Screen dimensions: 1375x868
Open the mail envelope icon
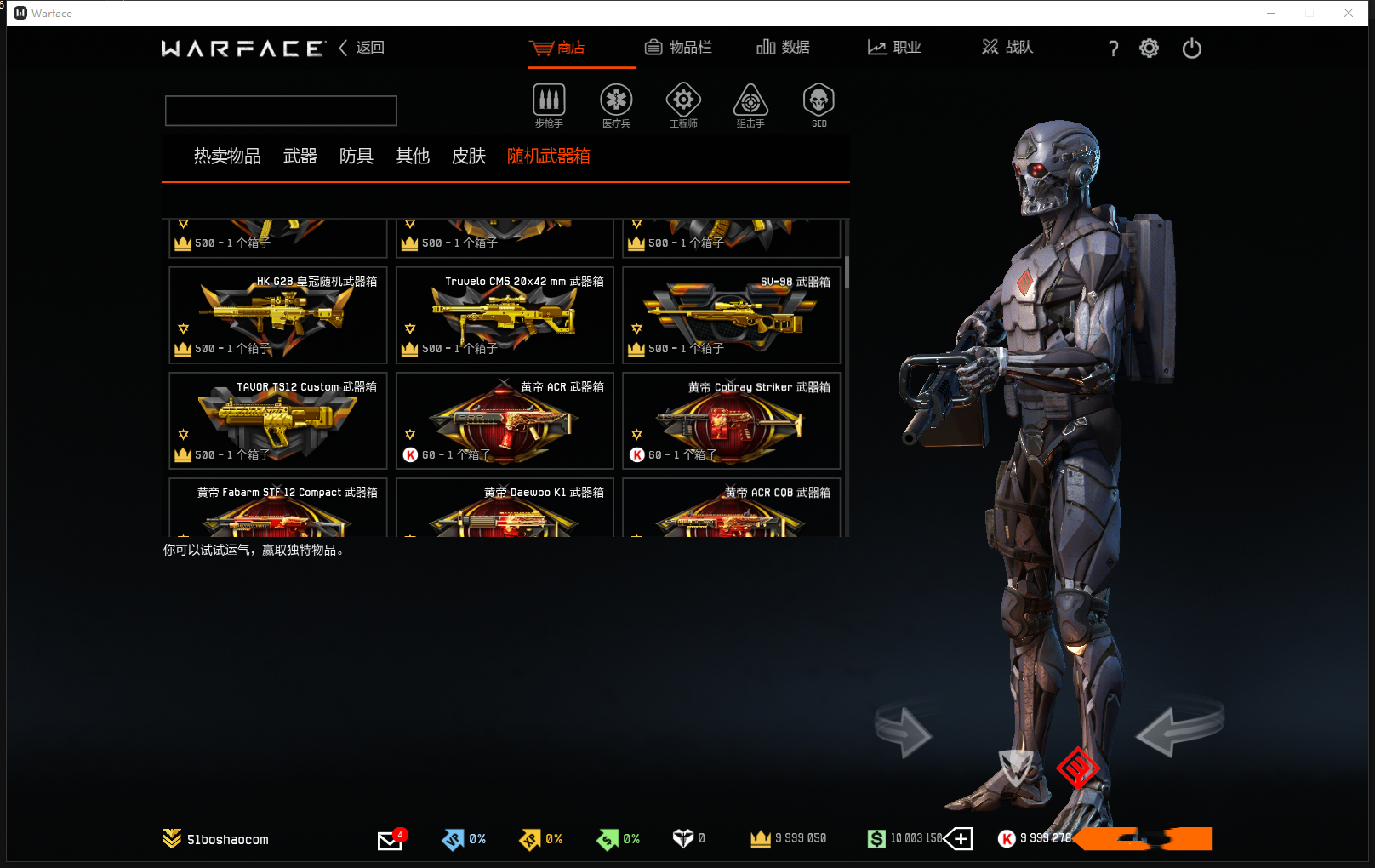click(x=390, y=840)
